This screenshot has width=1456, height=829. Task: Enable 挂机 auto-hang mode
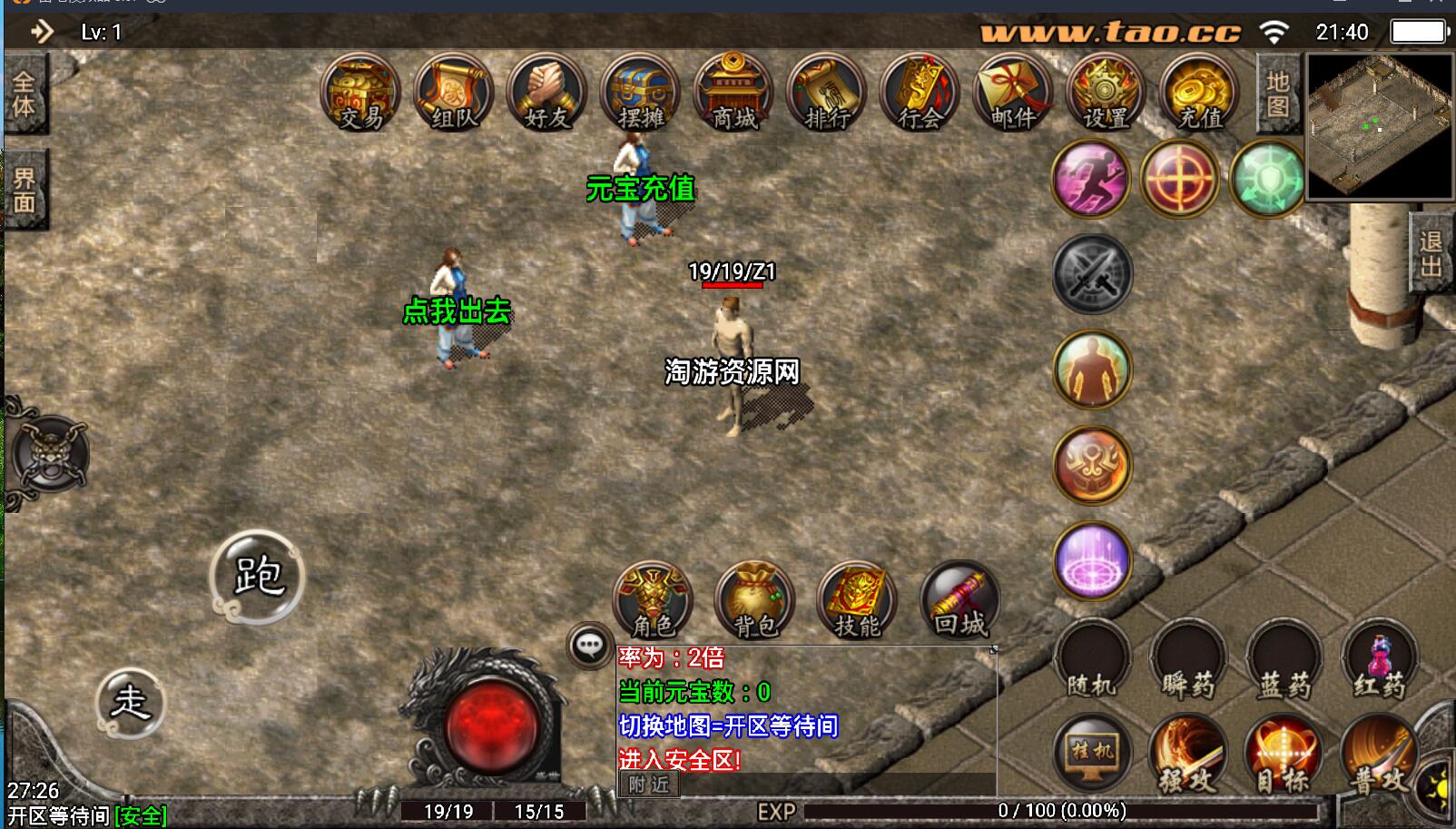1092,751
